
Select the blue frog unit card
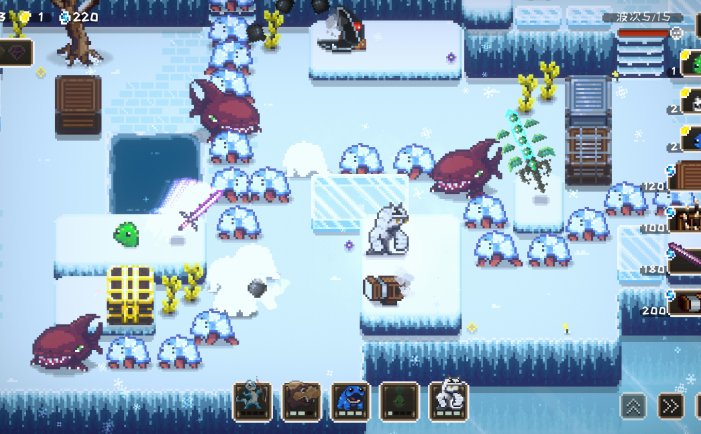point(350,400)
